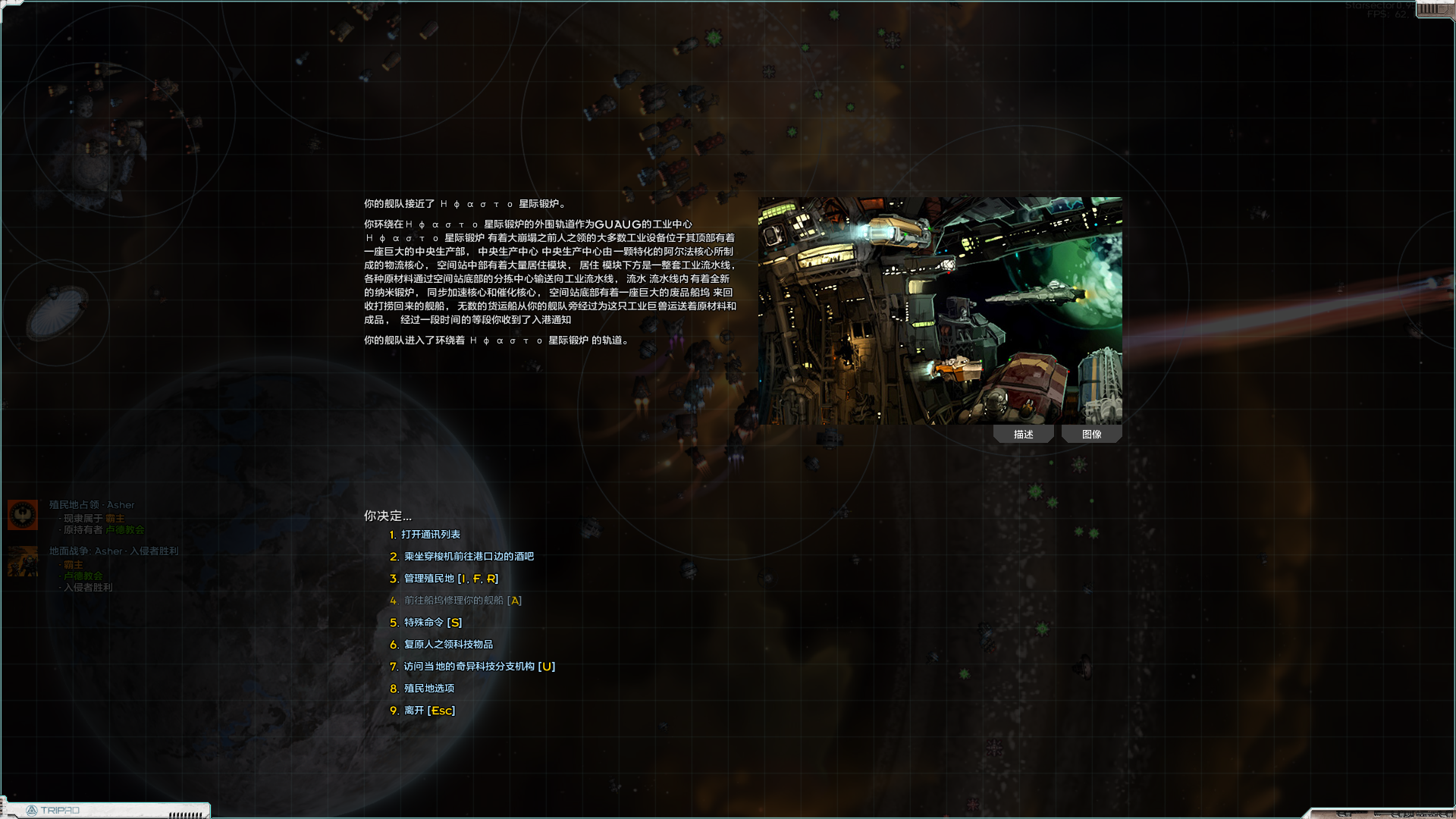Image resolution: width=1456 pixels, height=819 pixels.
Task: Switch to the 图像 (Image) tab
Action: pyautogui.click(x=1092, y=434)
